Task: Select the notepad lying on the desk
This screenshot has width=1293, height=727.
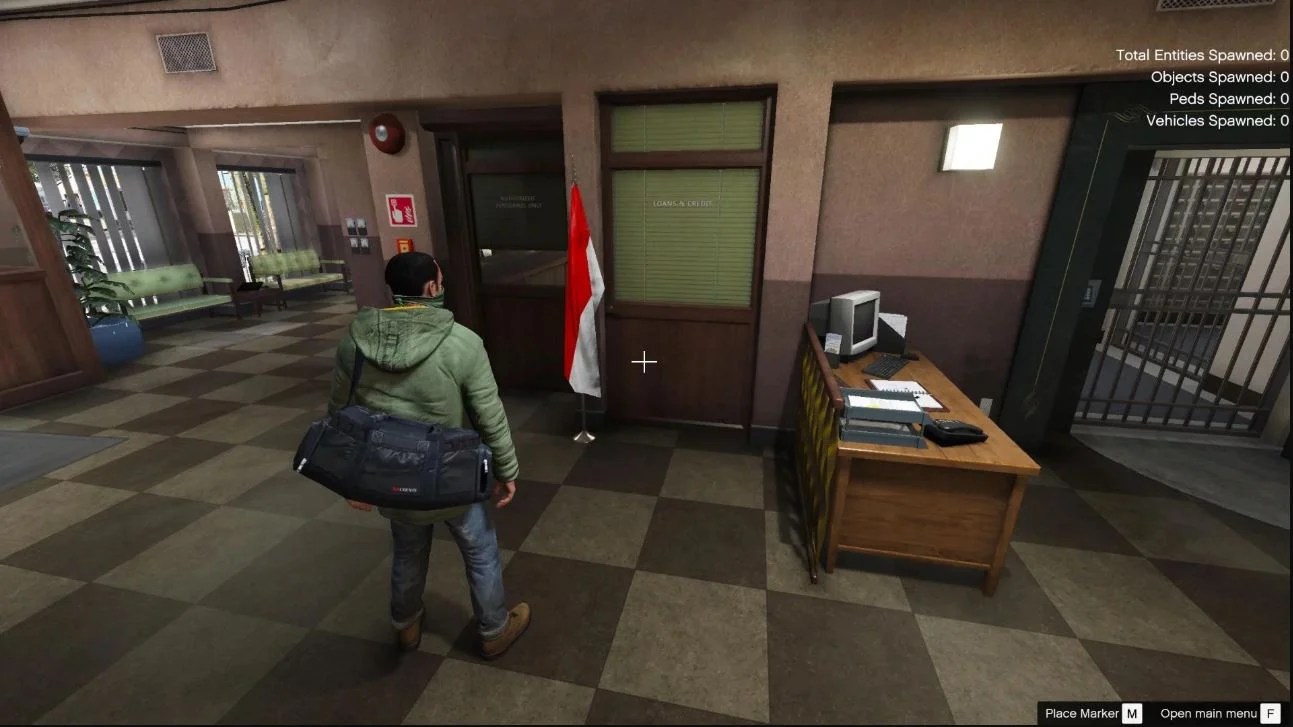Action: pyautogui.click(x=899, y=390)
